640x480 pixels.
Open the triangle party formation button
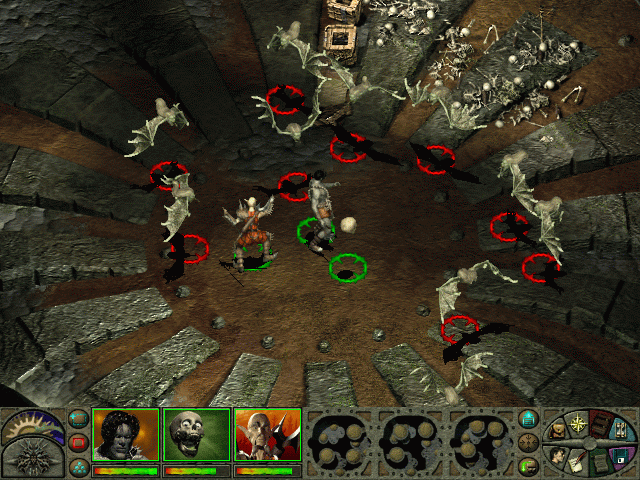pos(79,465)
